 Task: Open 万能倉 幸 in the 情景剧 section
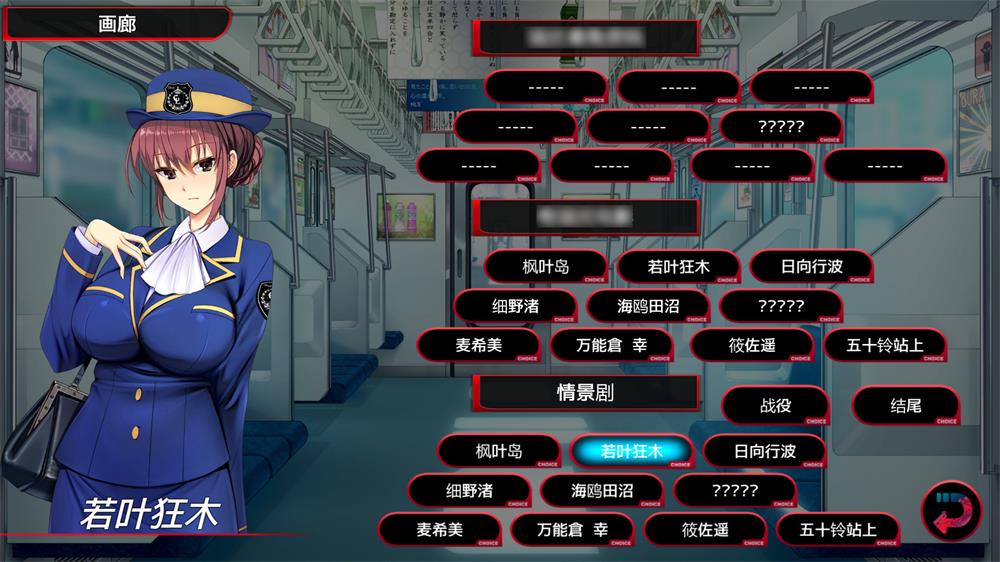(x=572, y=529)
